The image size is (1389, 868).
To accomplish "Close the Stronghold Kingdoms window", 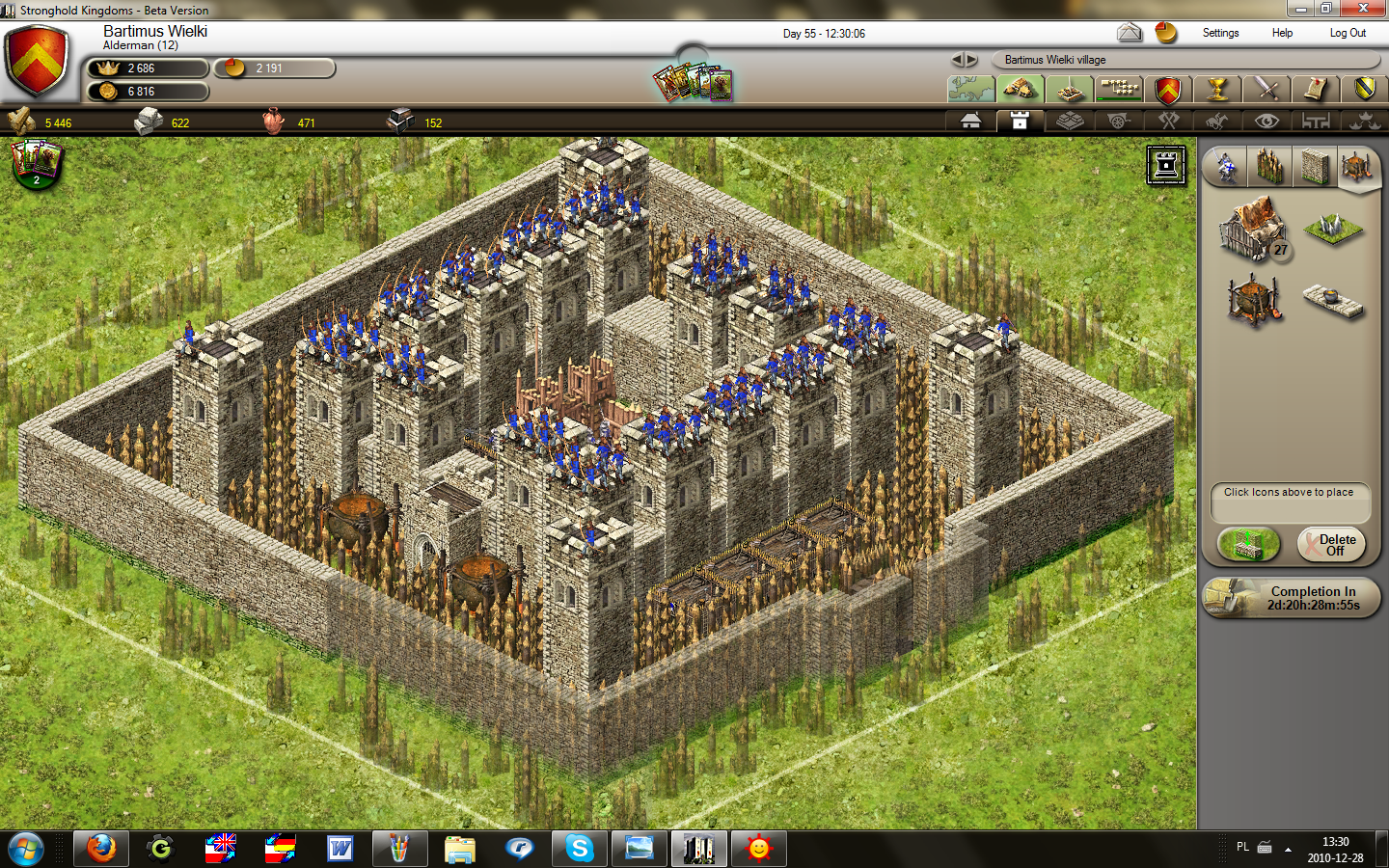I will pyautogui.click(x=1363, y=9).
